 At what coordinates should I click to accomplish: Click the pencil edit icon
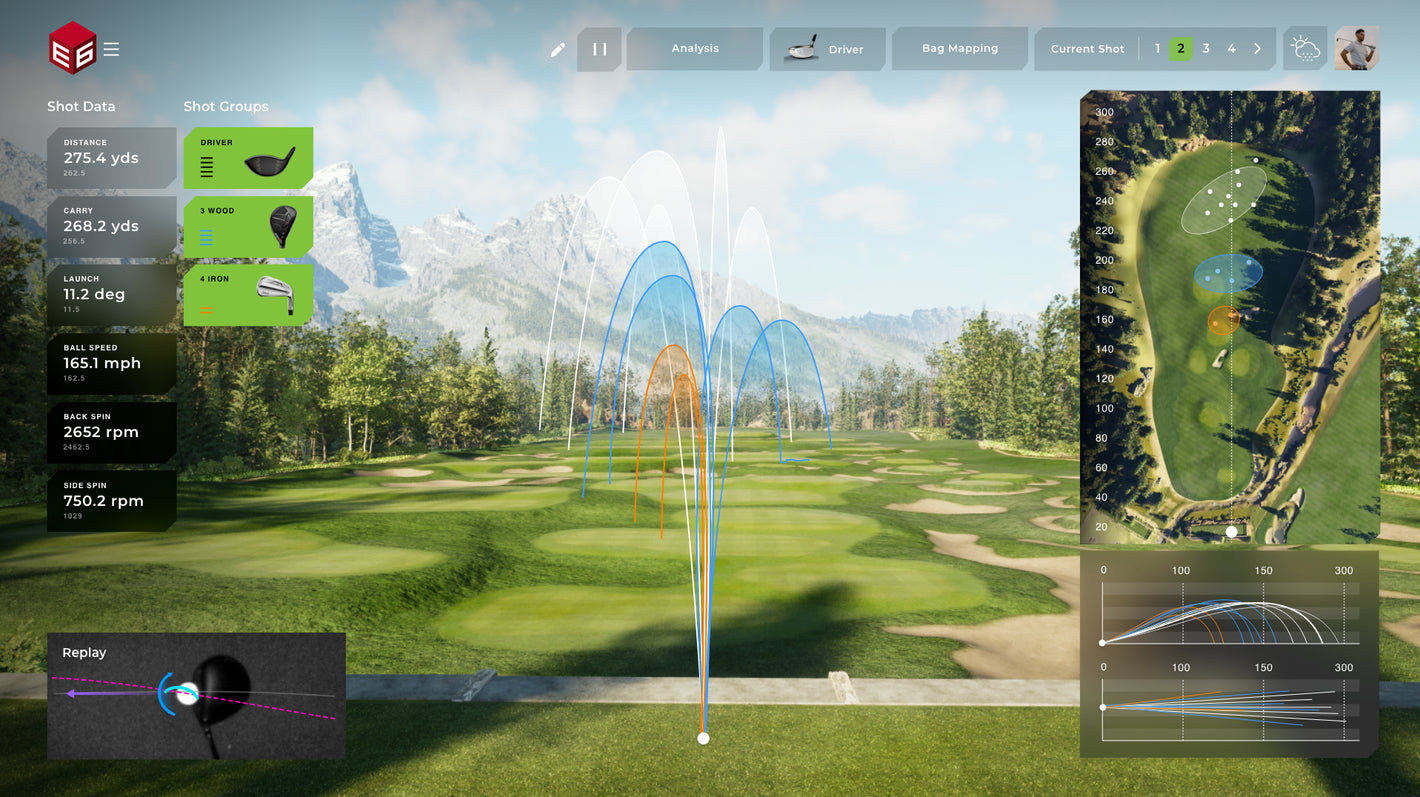coord(558,49)
